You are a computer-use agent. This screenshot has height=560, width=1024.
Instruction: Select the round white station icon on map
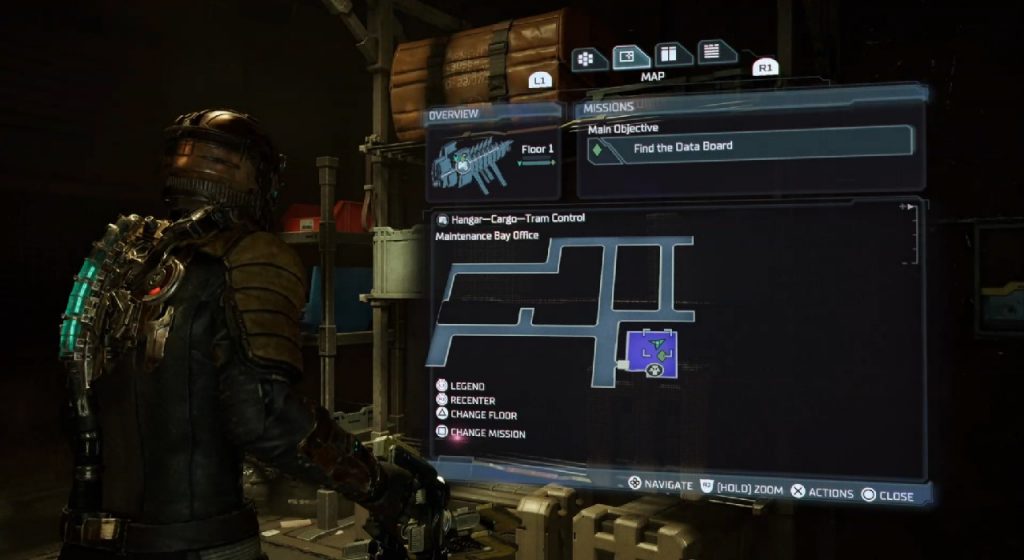coord(655,369)
